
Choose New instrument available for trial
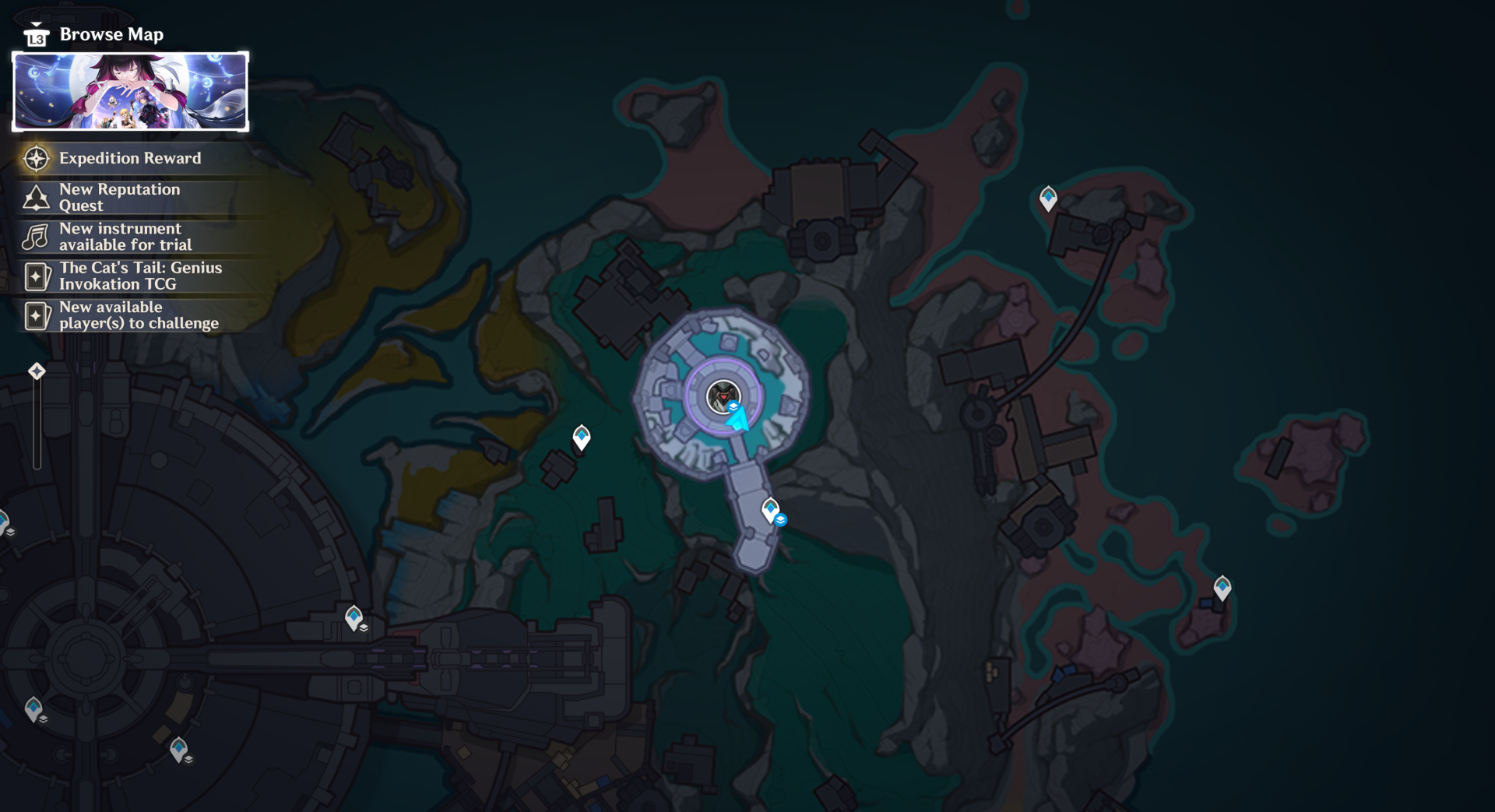pyautogui.click(x=125, y=237)
